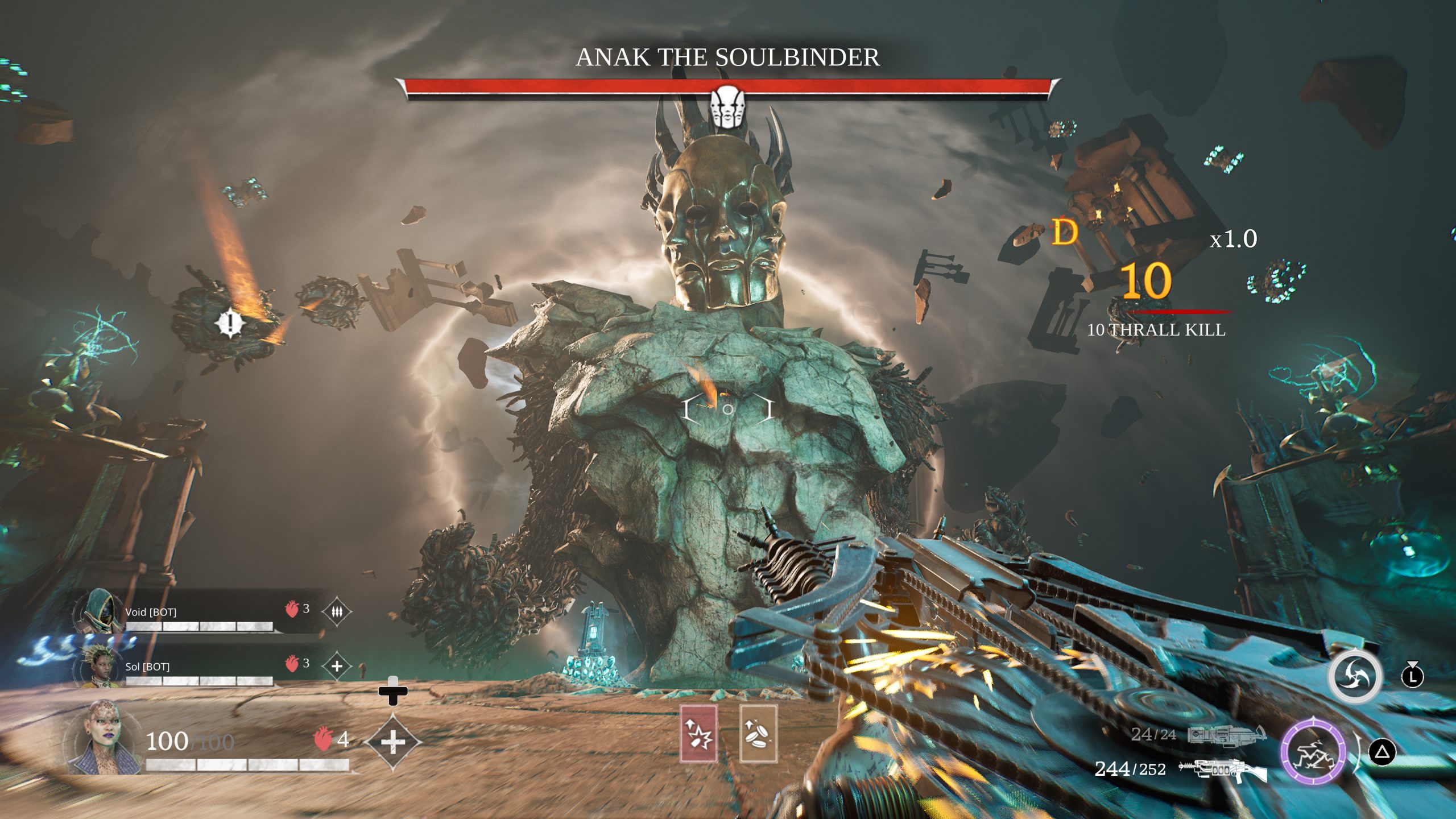Screen dimensions: 1456x819
Task: Click the exclamation warning marker
Action: tap(230, 324)
